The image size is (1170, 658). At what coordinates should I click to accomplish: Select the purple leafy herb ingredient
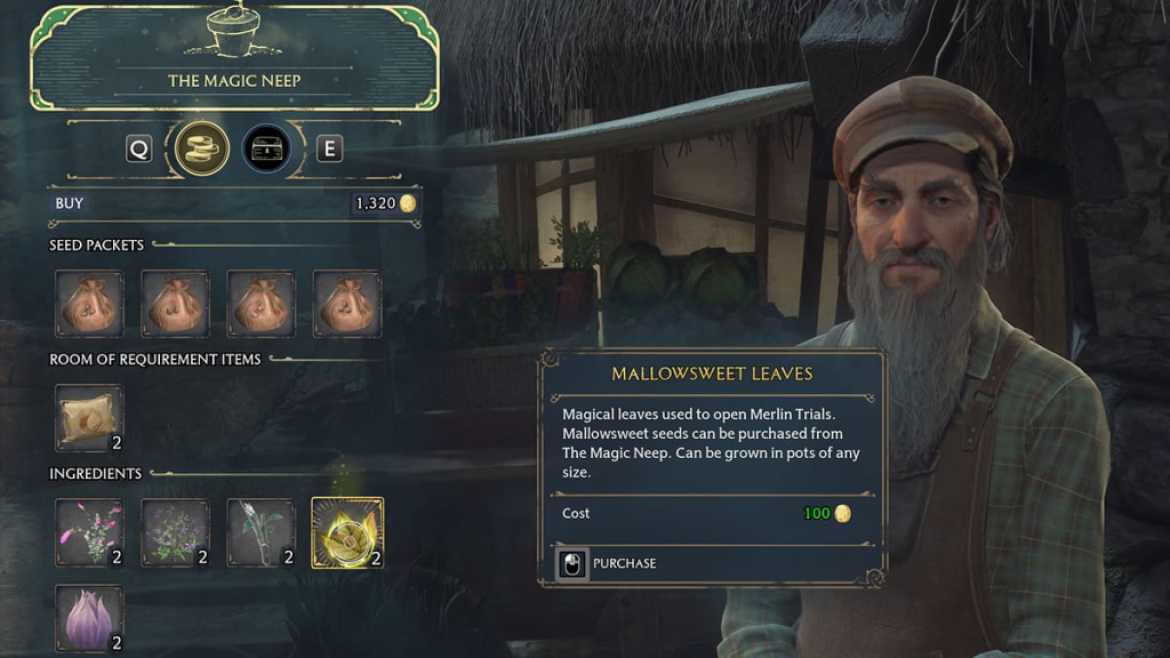coord(175,532)
